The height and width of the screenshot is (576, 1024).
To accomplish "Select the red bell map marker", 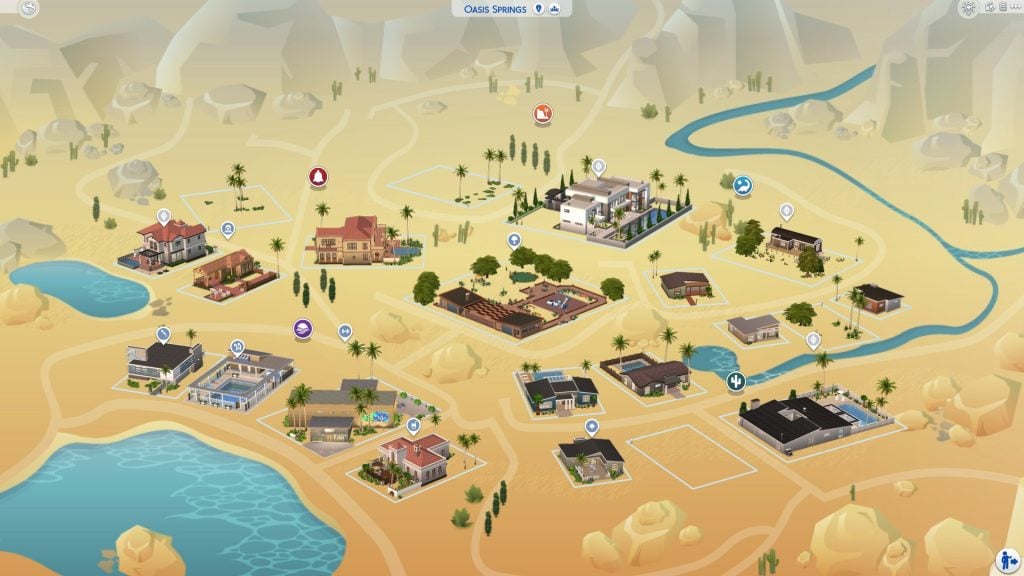I will pyautogui.click(x=318, y=177).
